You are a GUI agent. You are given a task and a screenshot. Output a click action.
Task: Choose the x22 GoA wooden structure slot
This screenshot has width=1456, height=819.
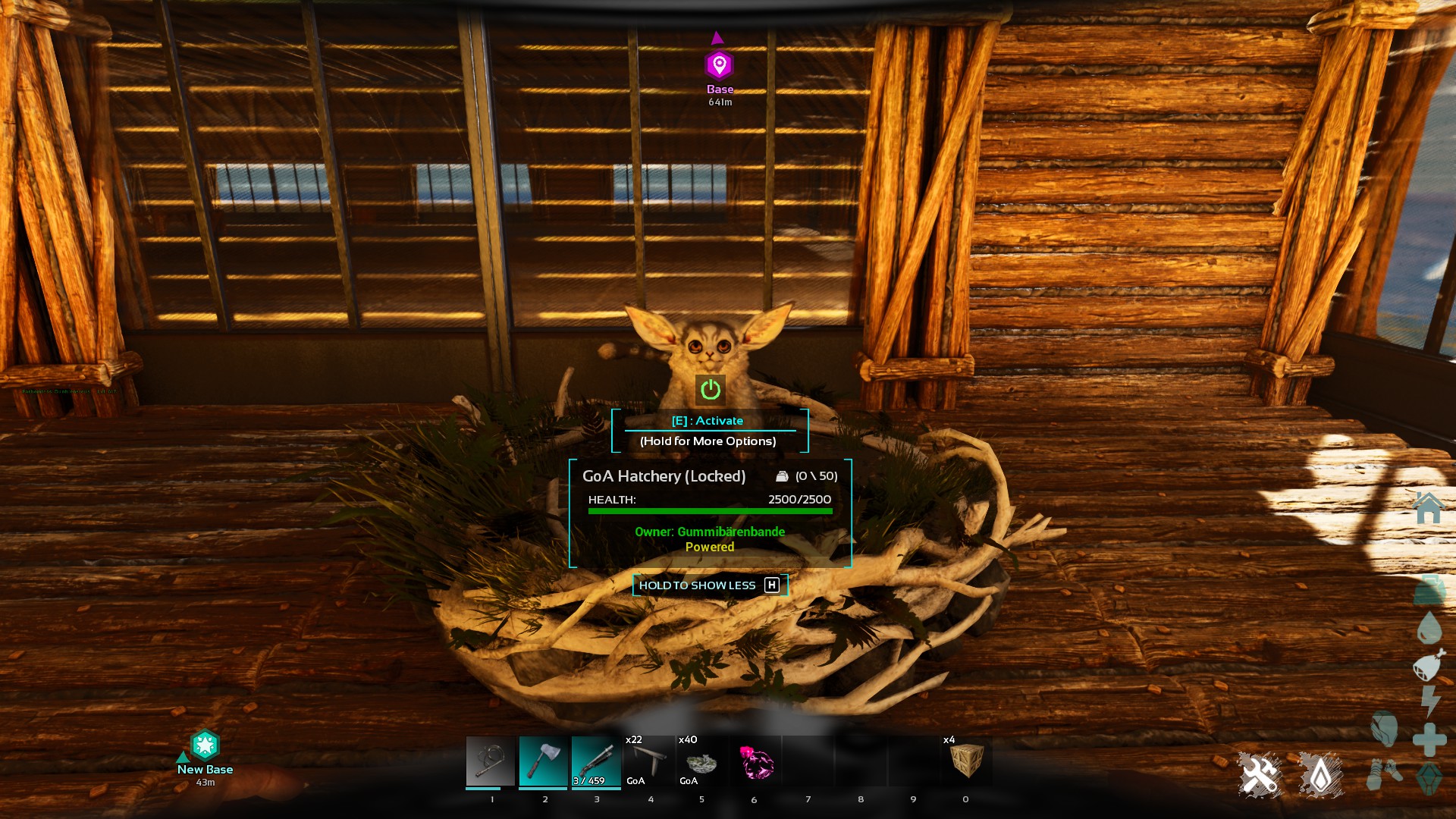648,761
